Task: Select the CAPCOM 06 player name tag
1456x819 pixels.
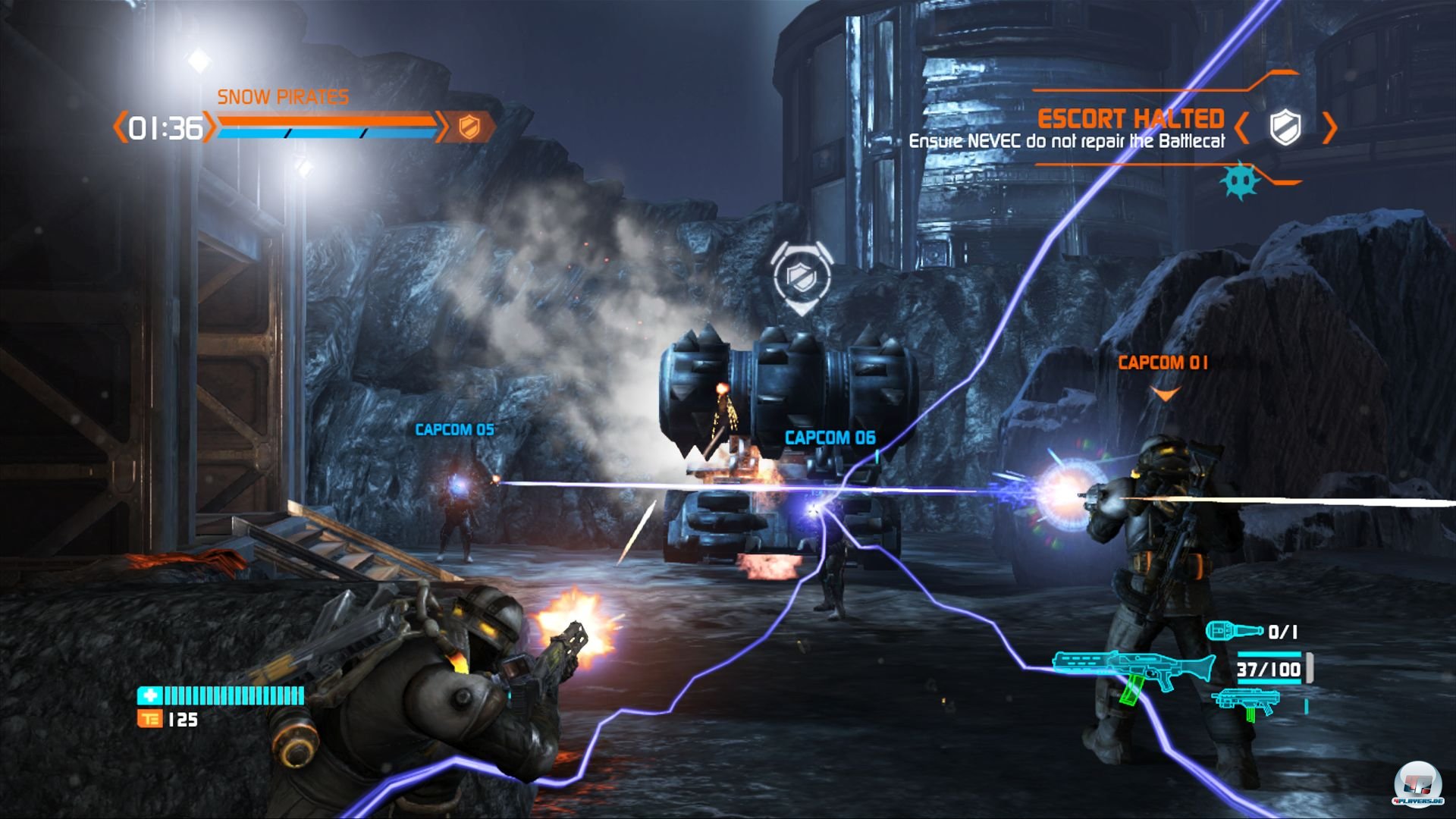Action: 830,438
